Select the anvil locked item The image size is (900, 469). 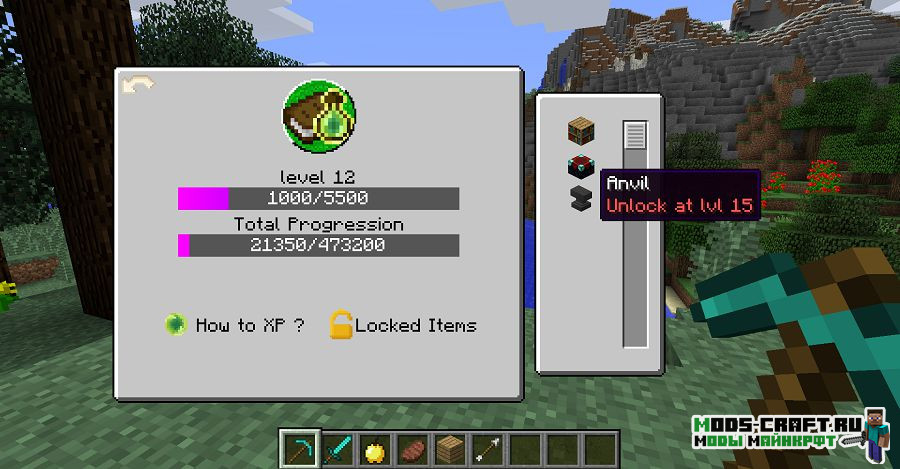(x=581, y=197)
